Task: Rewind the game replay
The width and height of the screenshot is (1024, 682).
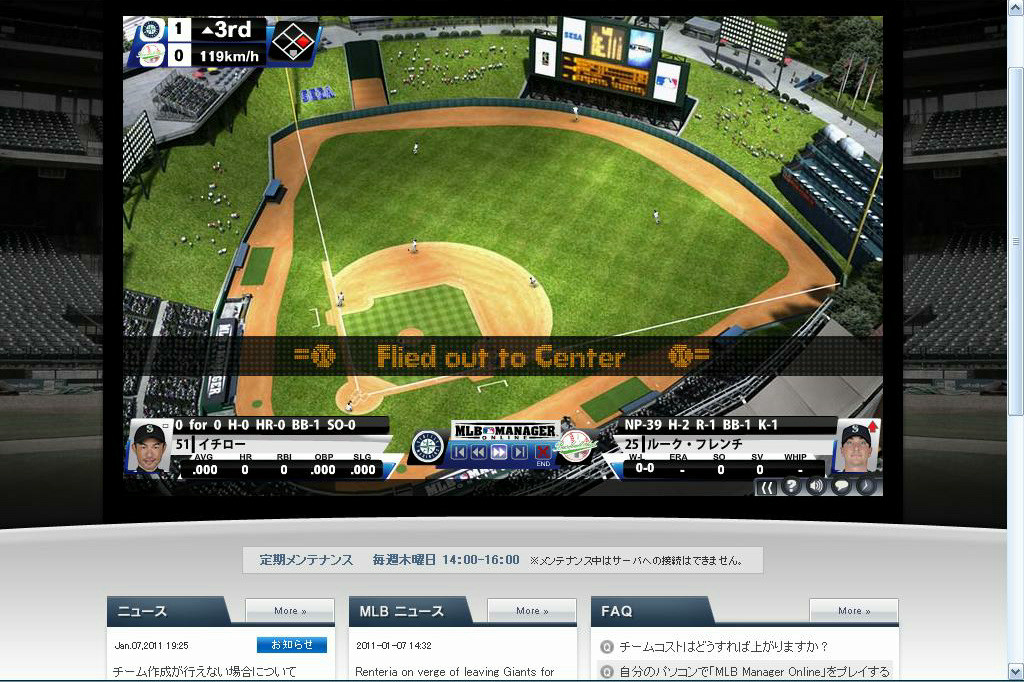Action: (x=479, y=452)
